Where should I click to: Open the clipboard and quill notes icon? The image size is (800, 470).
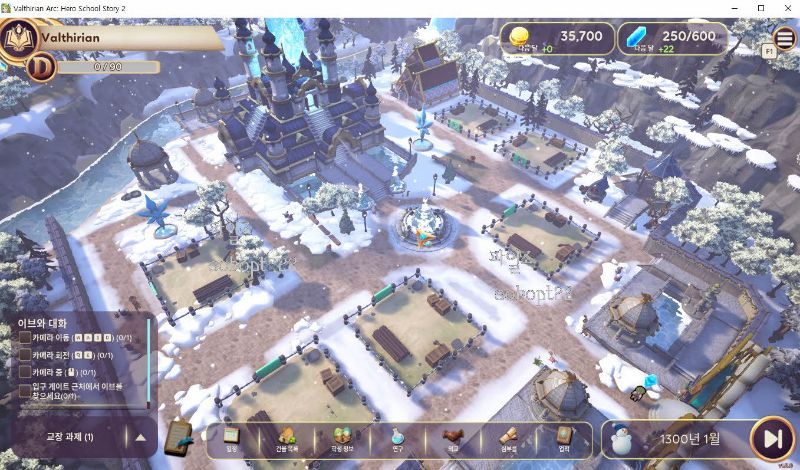(178, 435)
